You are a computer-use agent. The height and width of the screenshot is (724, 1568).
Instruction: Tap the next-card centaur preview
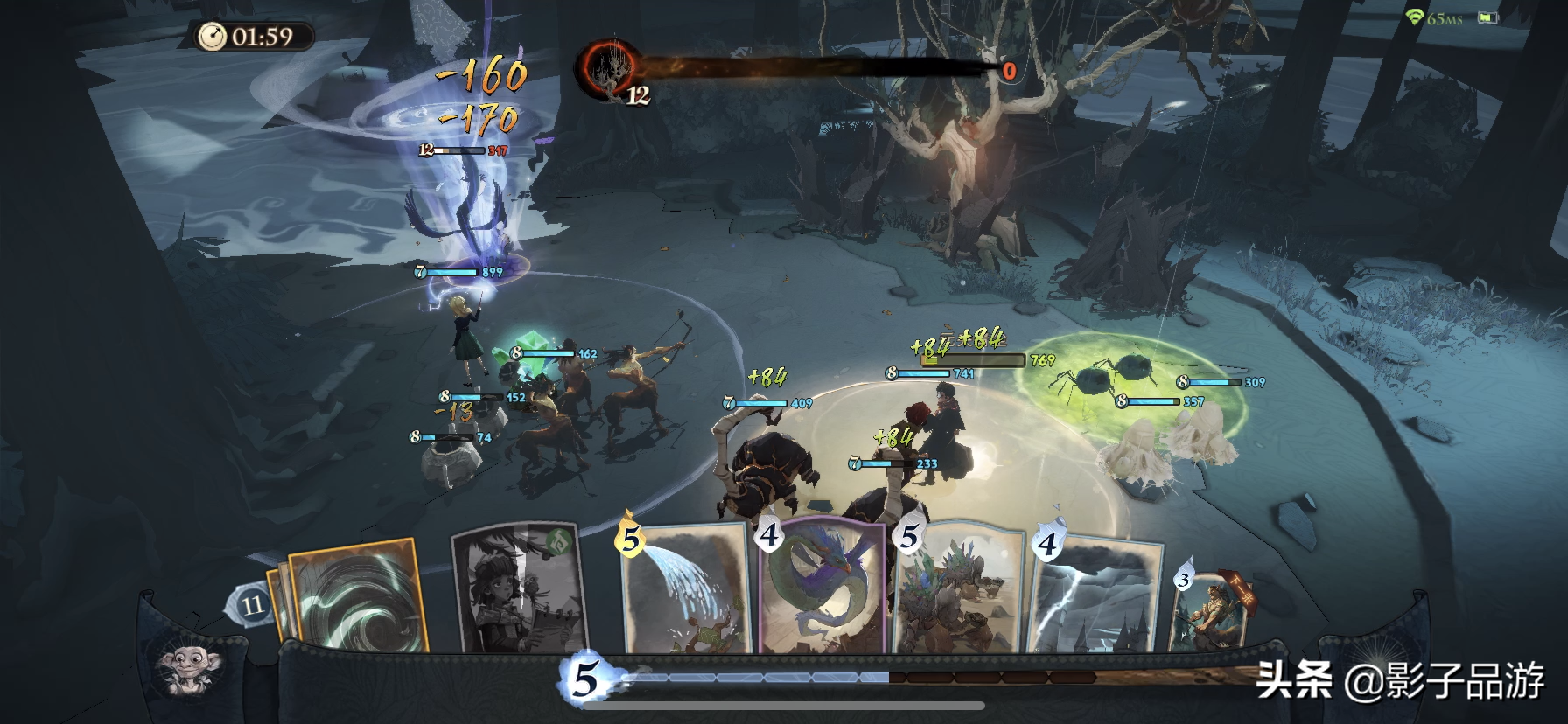coord(1211,610)
